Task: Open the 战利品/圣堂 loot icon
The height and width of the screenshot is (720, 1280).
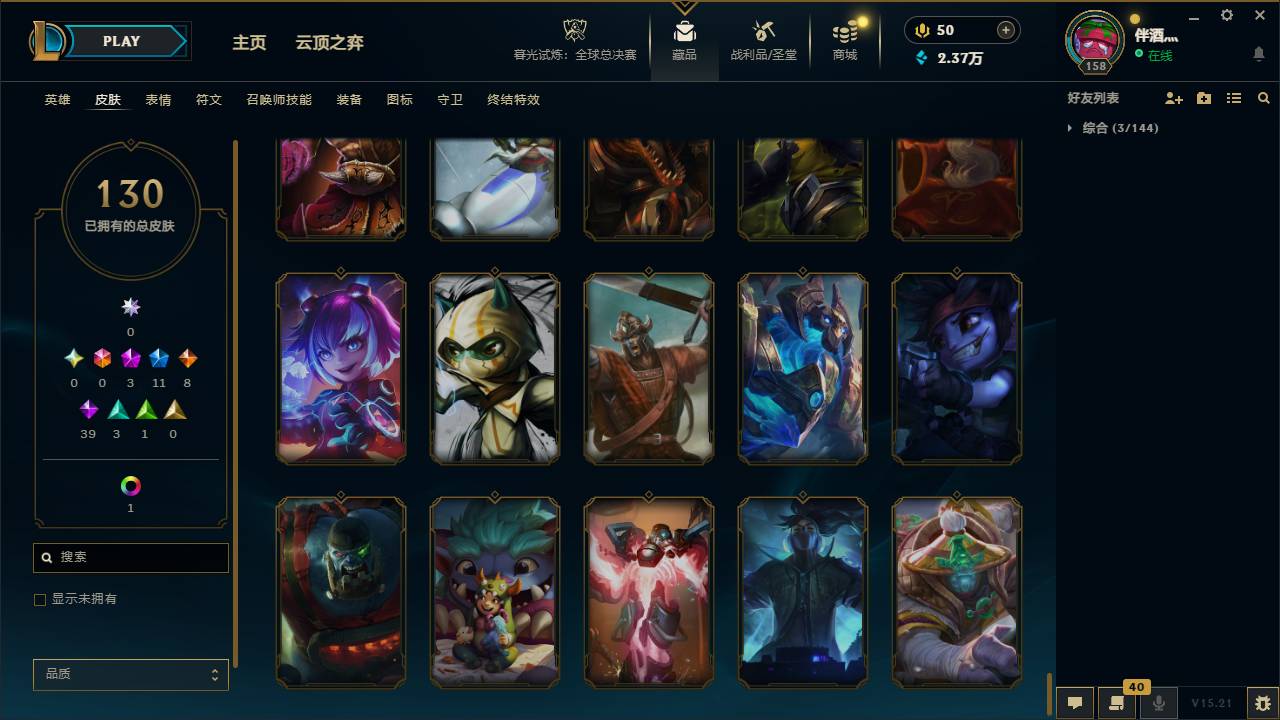Action: point(763,31)
